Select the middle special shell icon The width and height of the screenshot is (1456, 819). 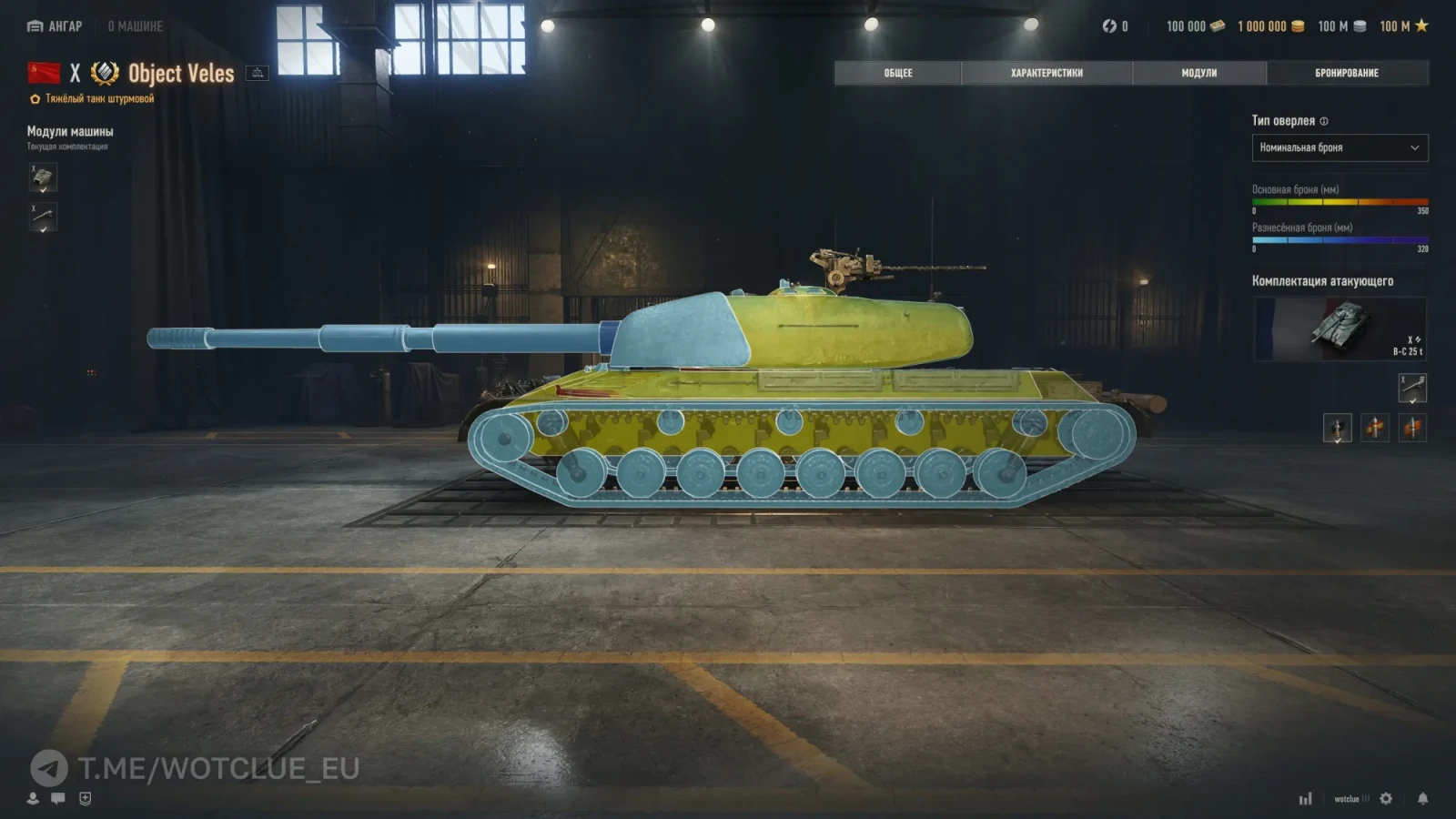point(1374,428)
